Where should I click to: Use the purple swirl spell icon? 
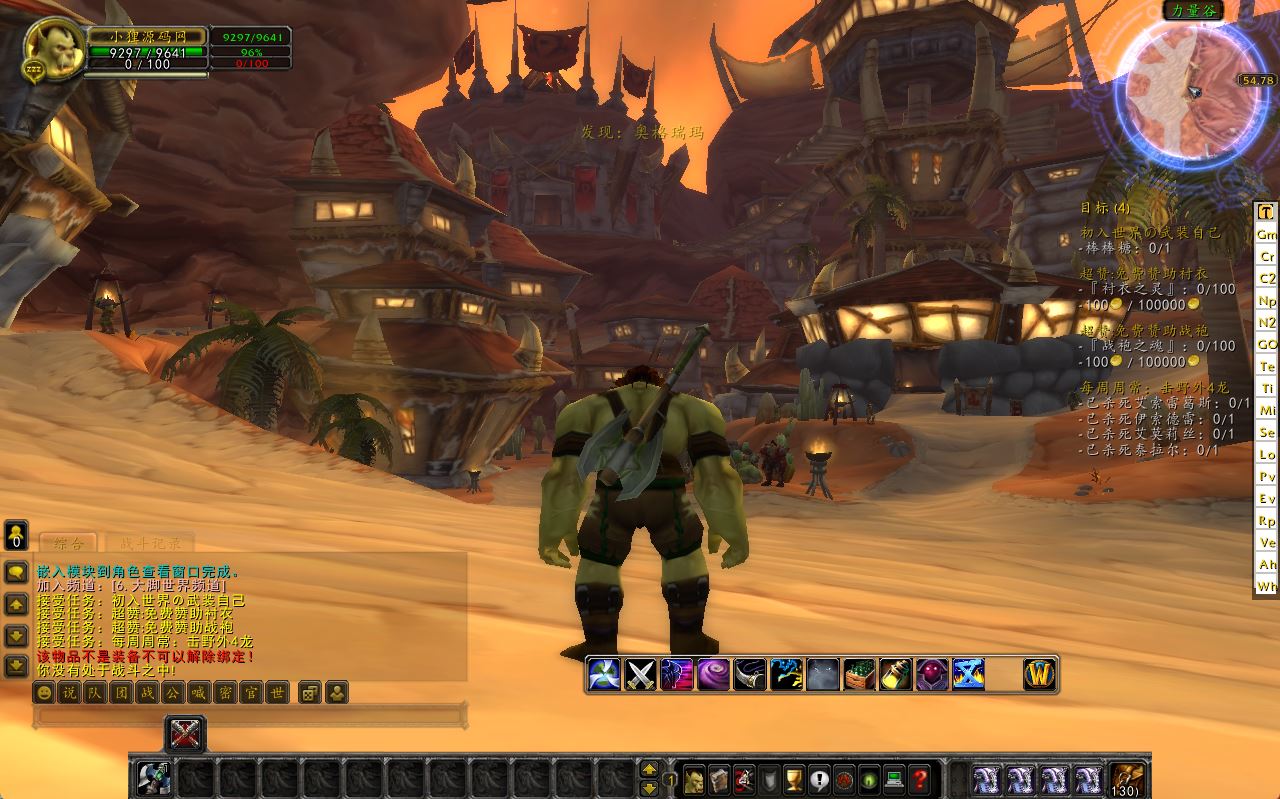714,675
